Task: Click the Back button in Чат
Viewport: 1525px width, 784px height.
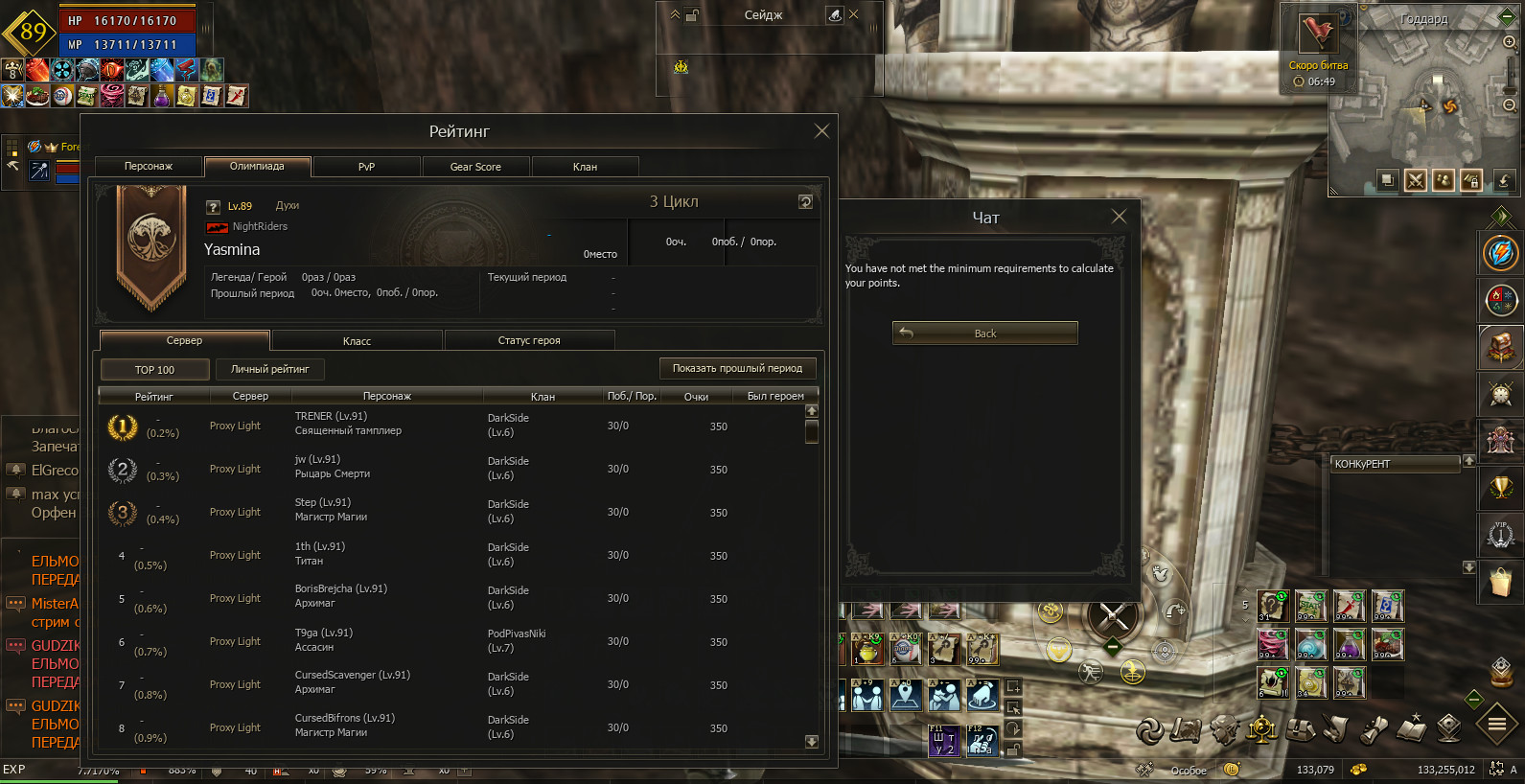Action: click(x=984, y=334)
